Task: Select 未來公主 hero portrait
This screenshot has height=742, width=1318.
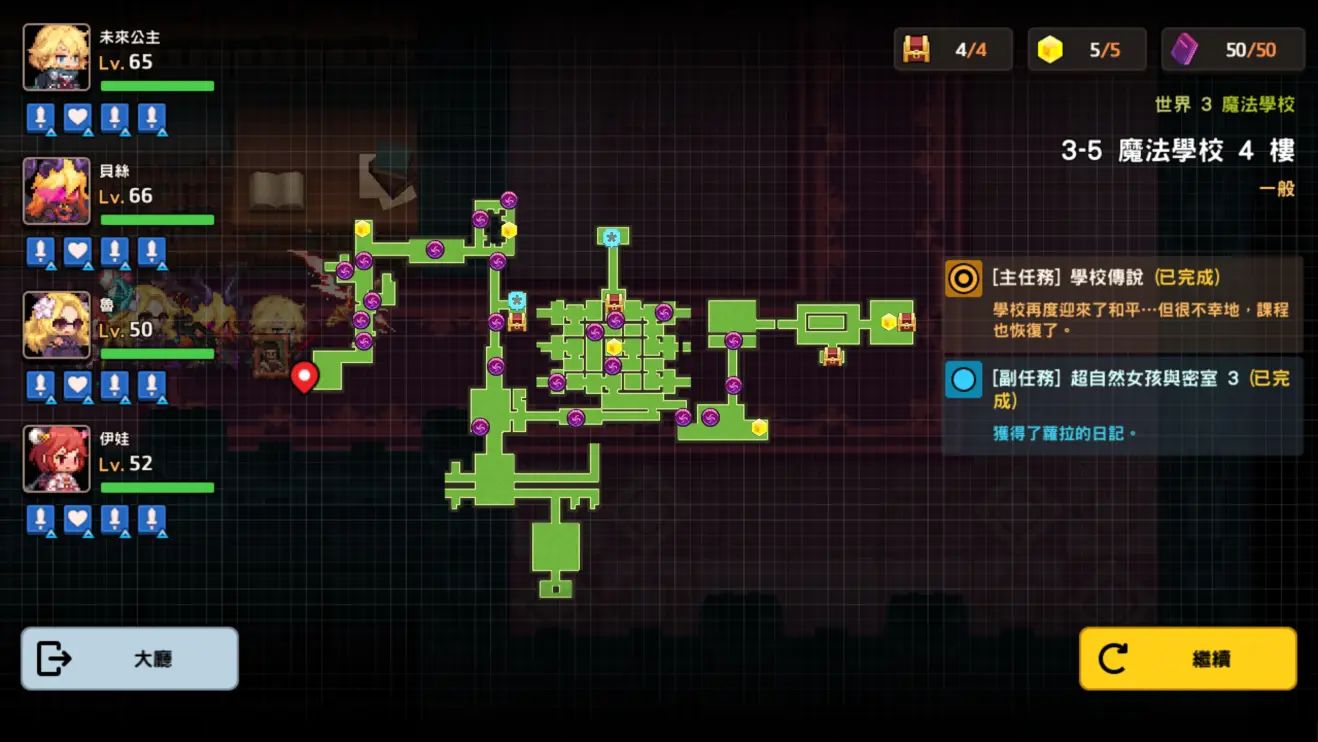Action: 57,57
